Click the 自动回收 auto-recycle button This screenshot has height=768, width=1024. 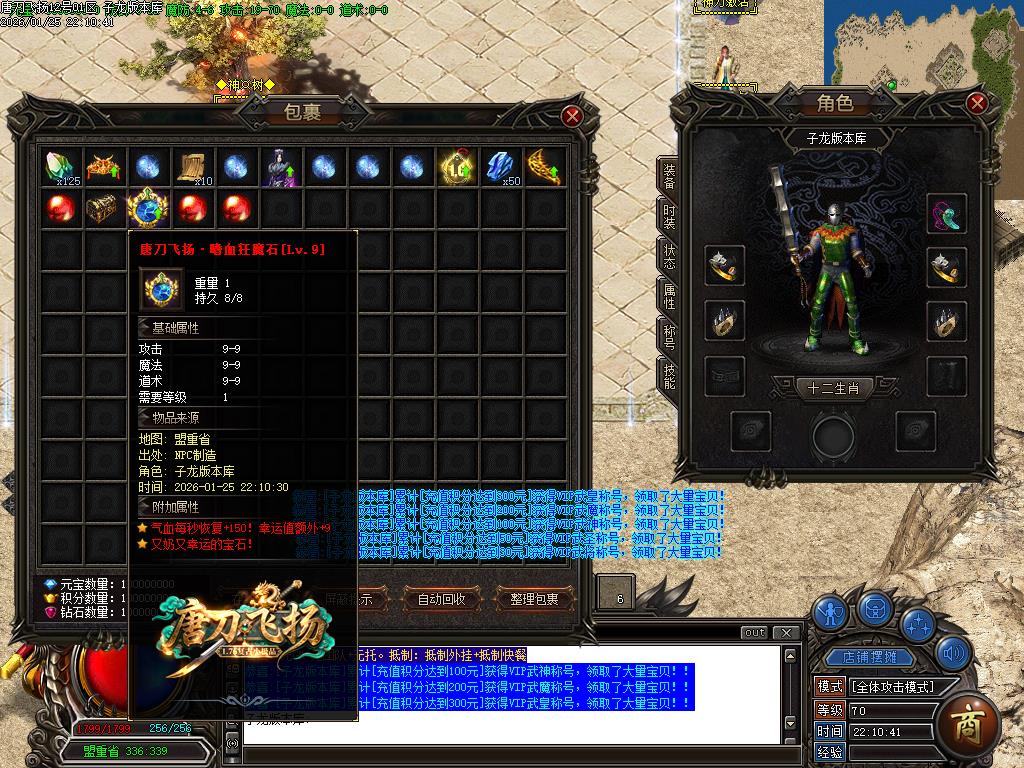tap(441, 599)
